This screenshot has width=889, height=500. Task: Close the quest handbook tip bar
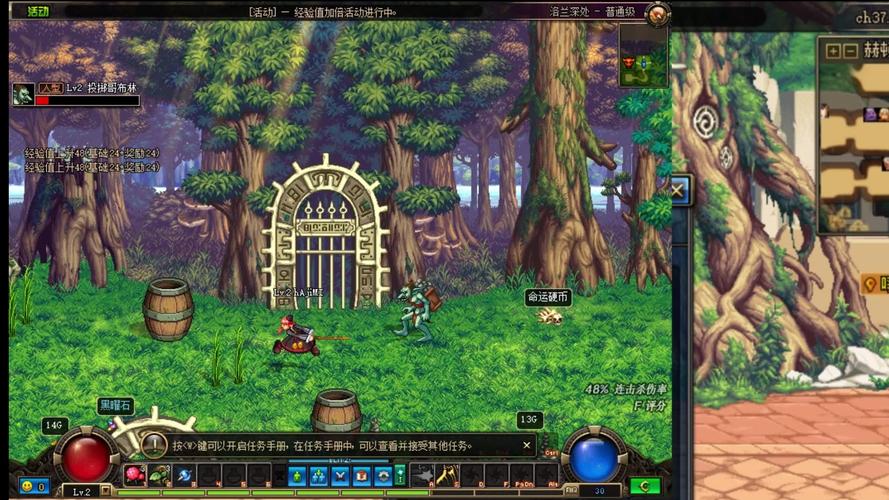point(527,445)
